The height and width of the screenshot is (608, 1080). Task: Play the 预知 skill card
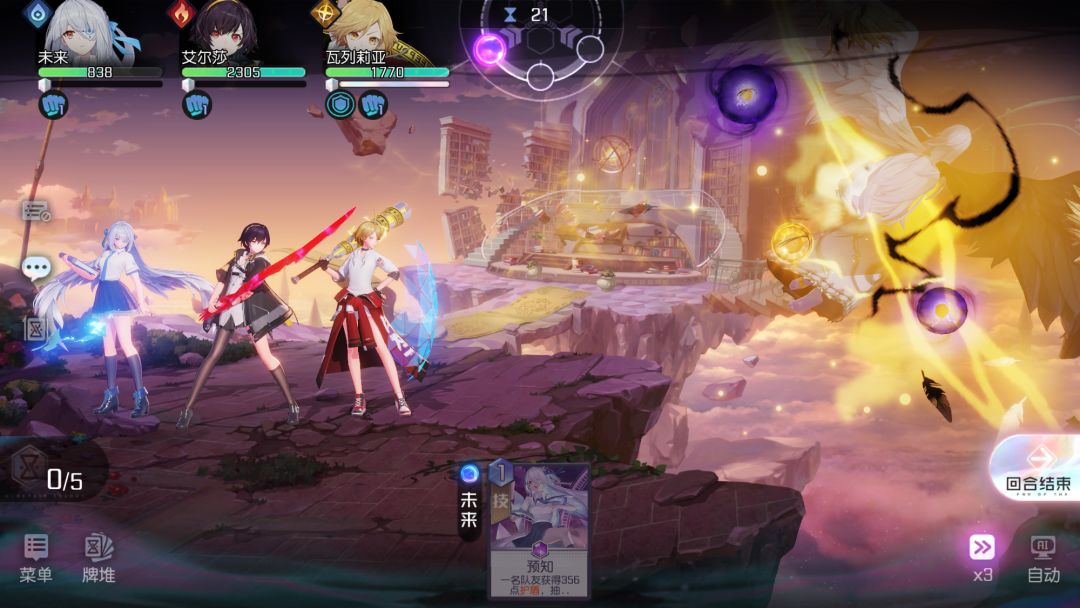pyautogui.click(x=538, y=529)
